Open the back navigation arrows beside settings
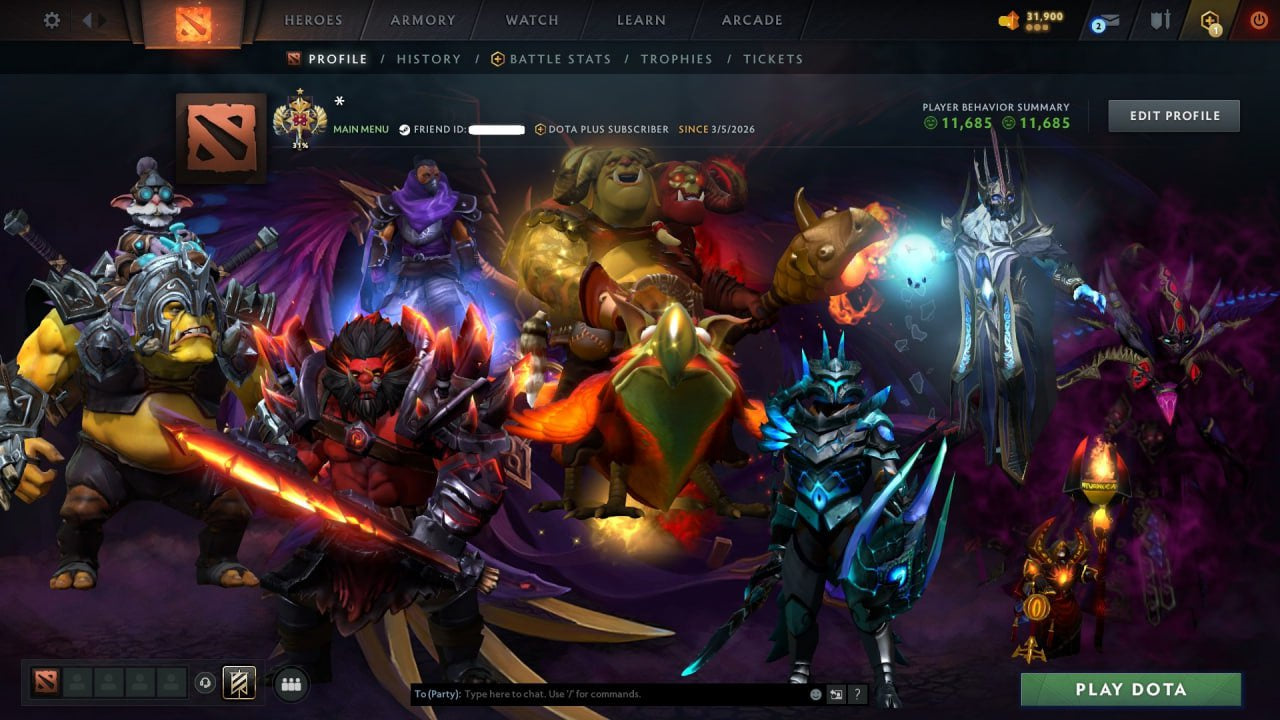This screenshot has width=1280, height=720. pyautogui.click(x=88, y=19)
